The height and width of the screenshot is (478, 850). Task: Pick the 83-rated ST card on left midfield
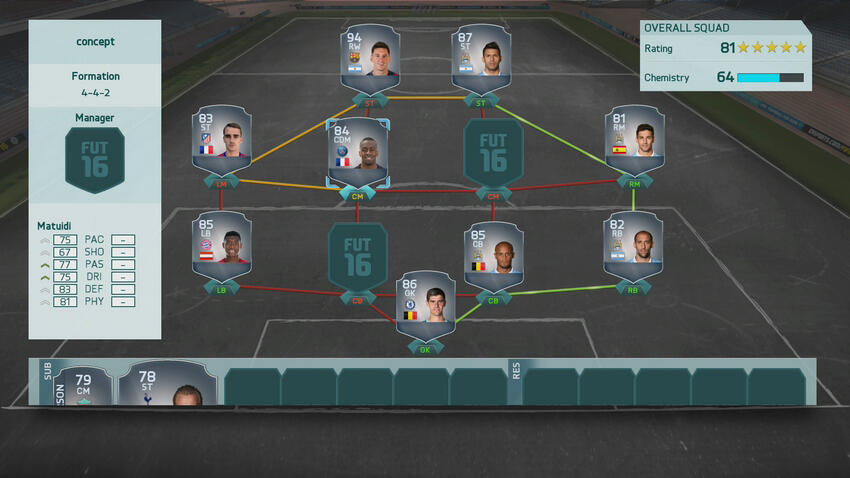click(x=221, y=141)
